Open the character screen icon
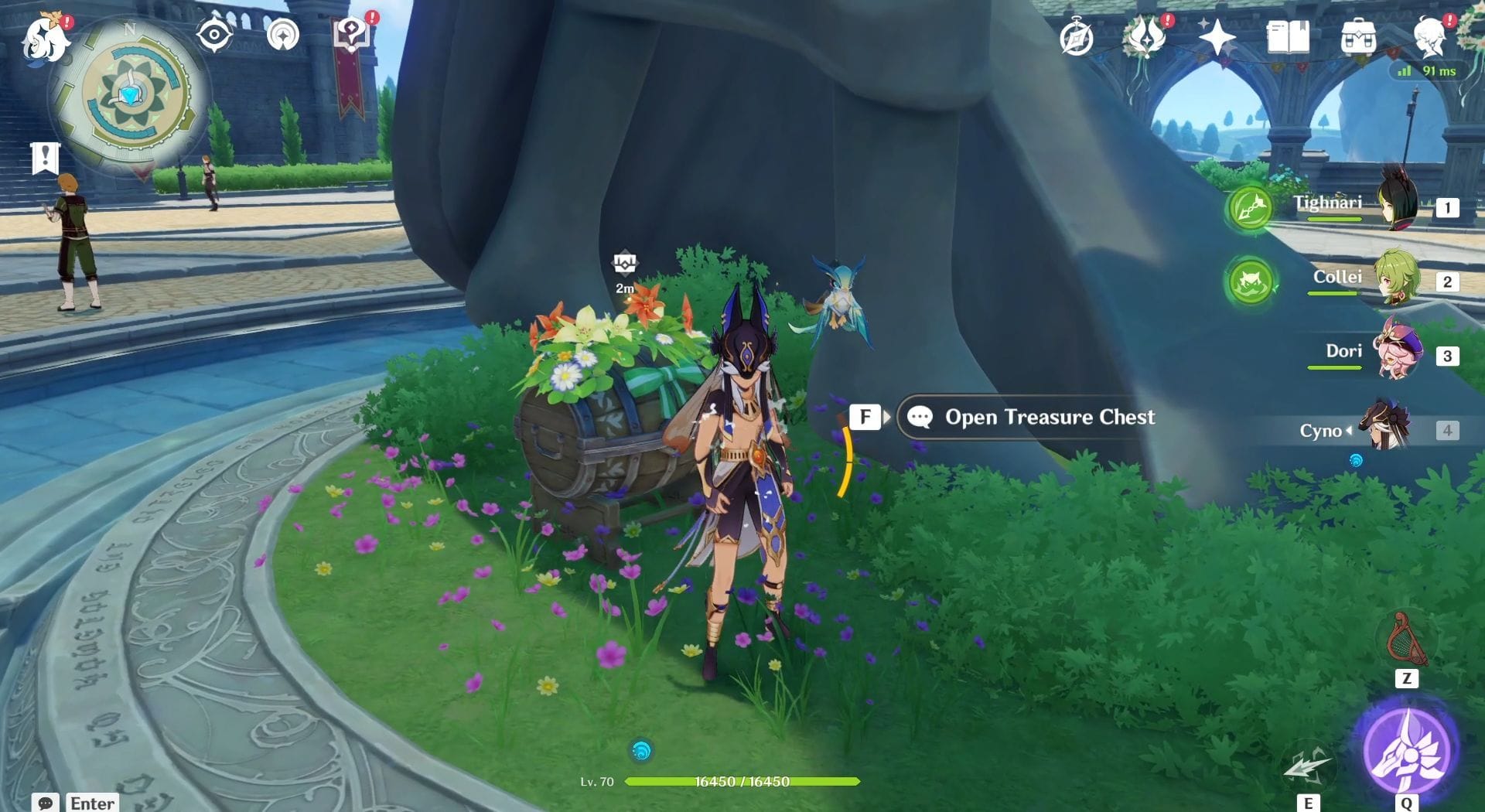 point(1429,36)
